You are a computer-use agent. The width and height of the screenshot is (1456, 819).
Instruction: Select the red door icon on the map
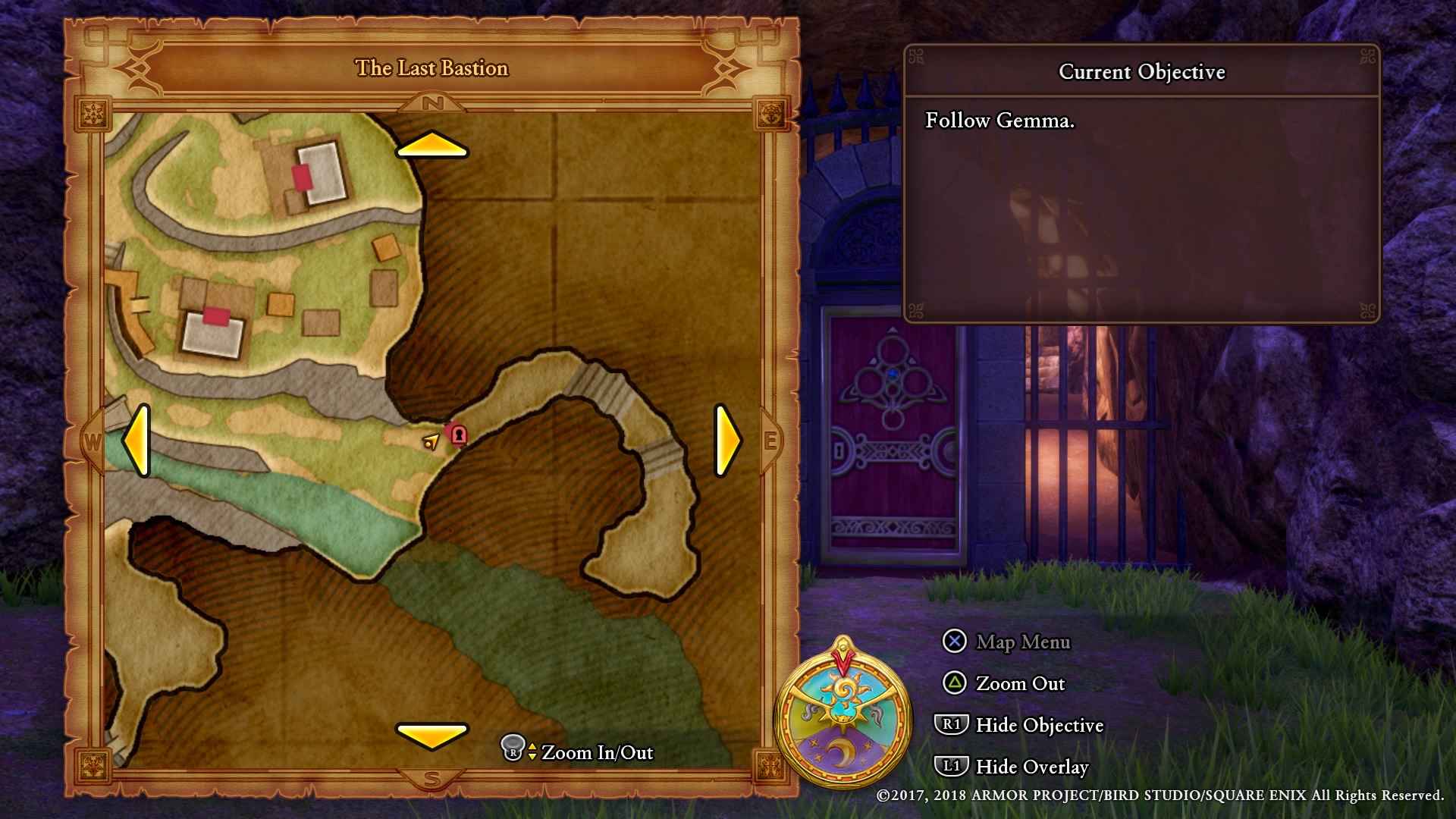point(458,434)
